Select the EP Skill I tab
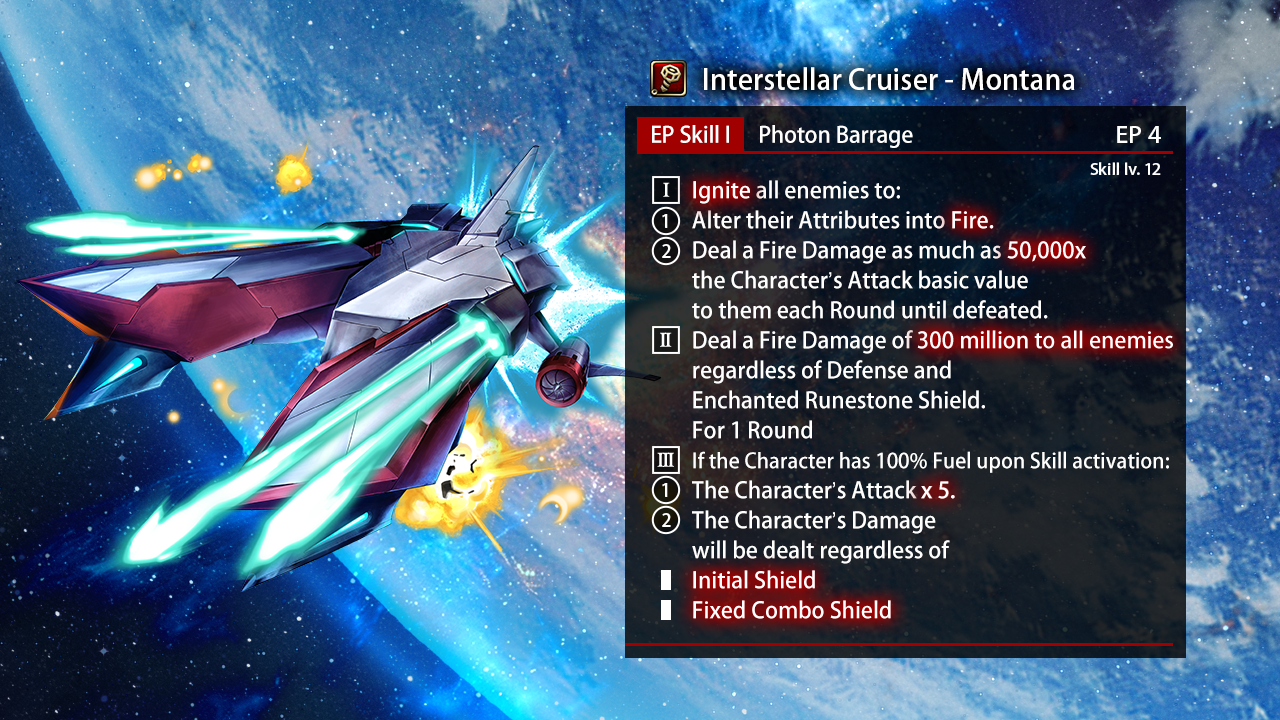The height and width of the screenshot is (720, 1280). tap(690, 136)
